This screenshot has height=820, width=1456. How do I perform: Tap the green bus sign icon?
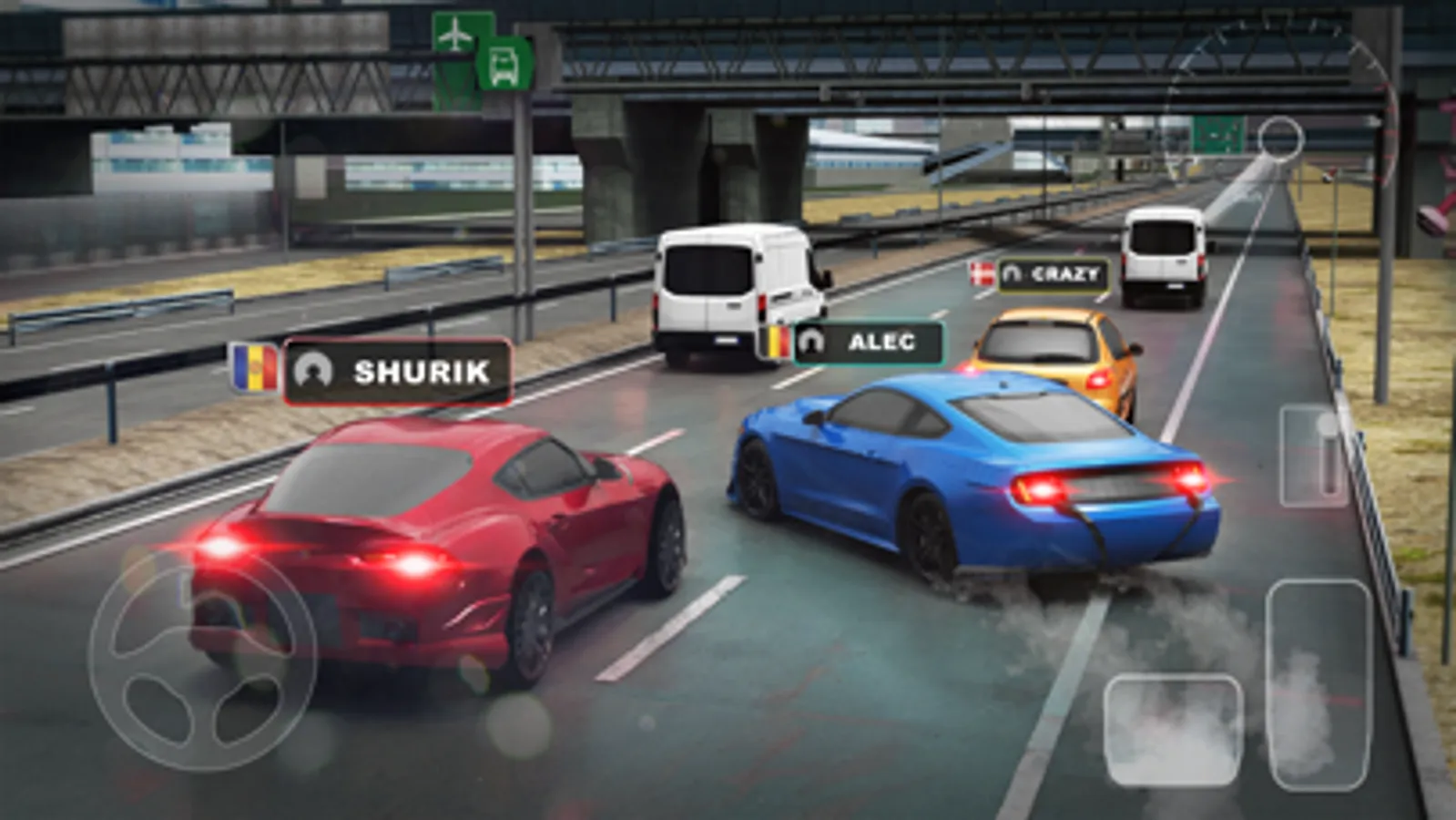[502, 62]
